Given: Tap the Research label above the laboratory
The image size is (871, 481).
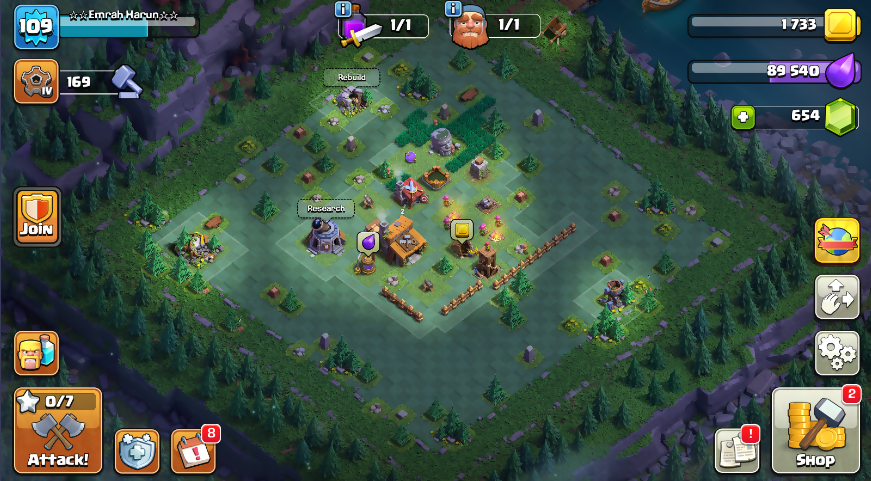Looking at the screenshot, I should pos(326,208).
